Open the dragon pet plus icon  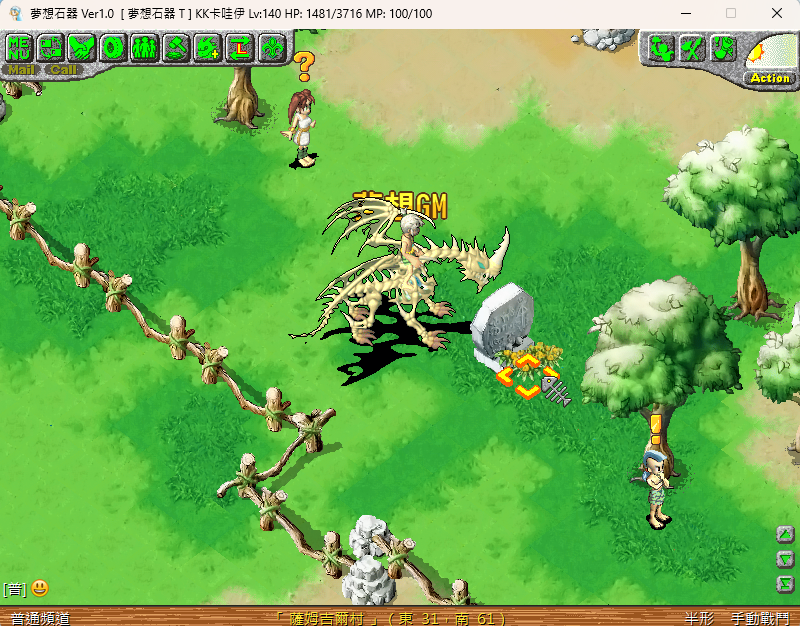pyautogui.click(x=208, y=47)
